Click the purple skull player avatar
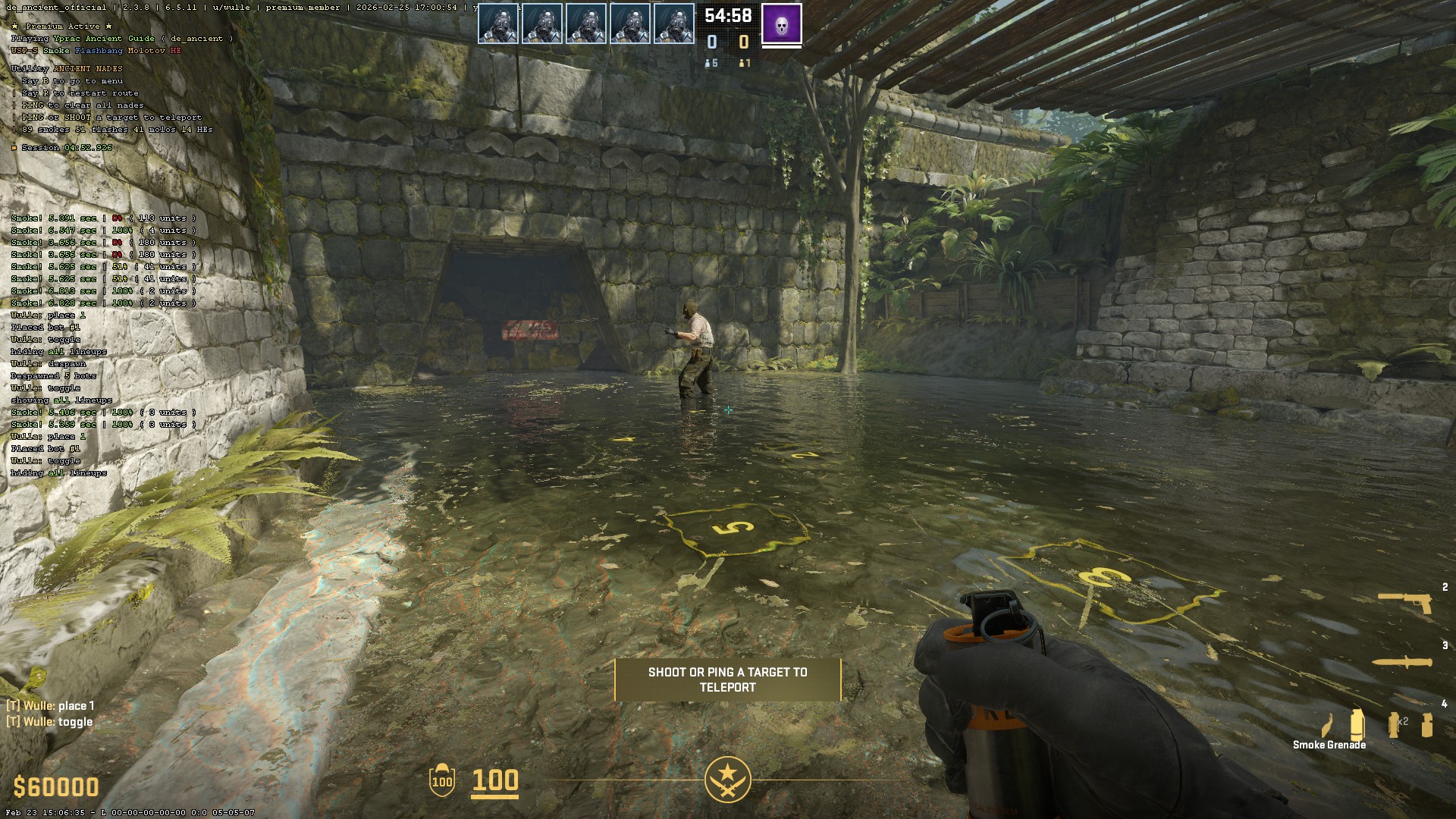The width and height of the screenshot is (1456, 819). coord(782,24)
